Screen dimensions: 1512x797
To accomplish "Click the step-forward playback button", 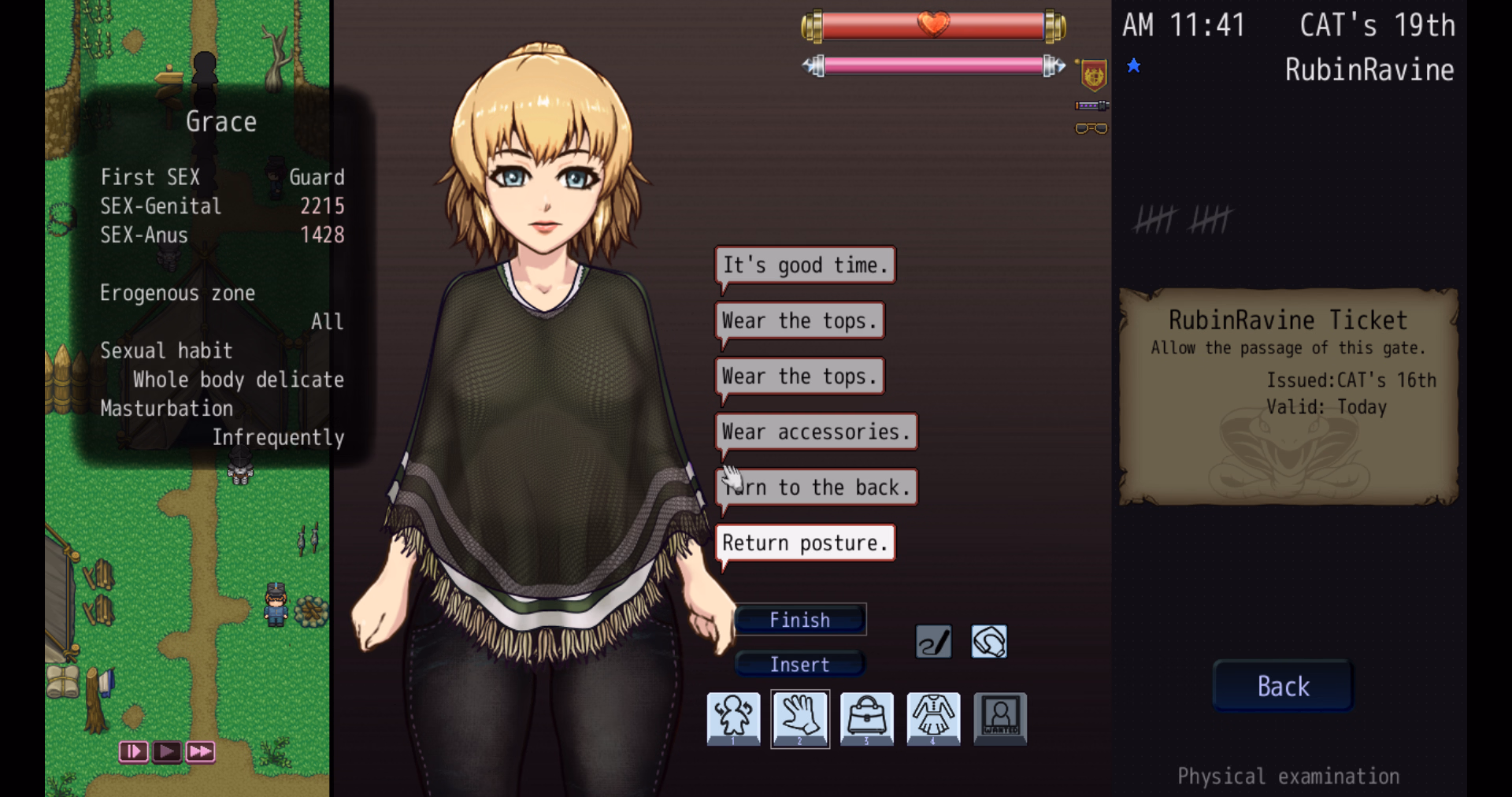I will click(x=133, y=751).
